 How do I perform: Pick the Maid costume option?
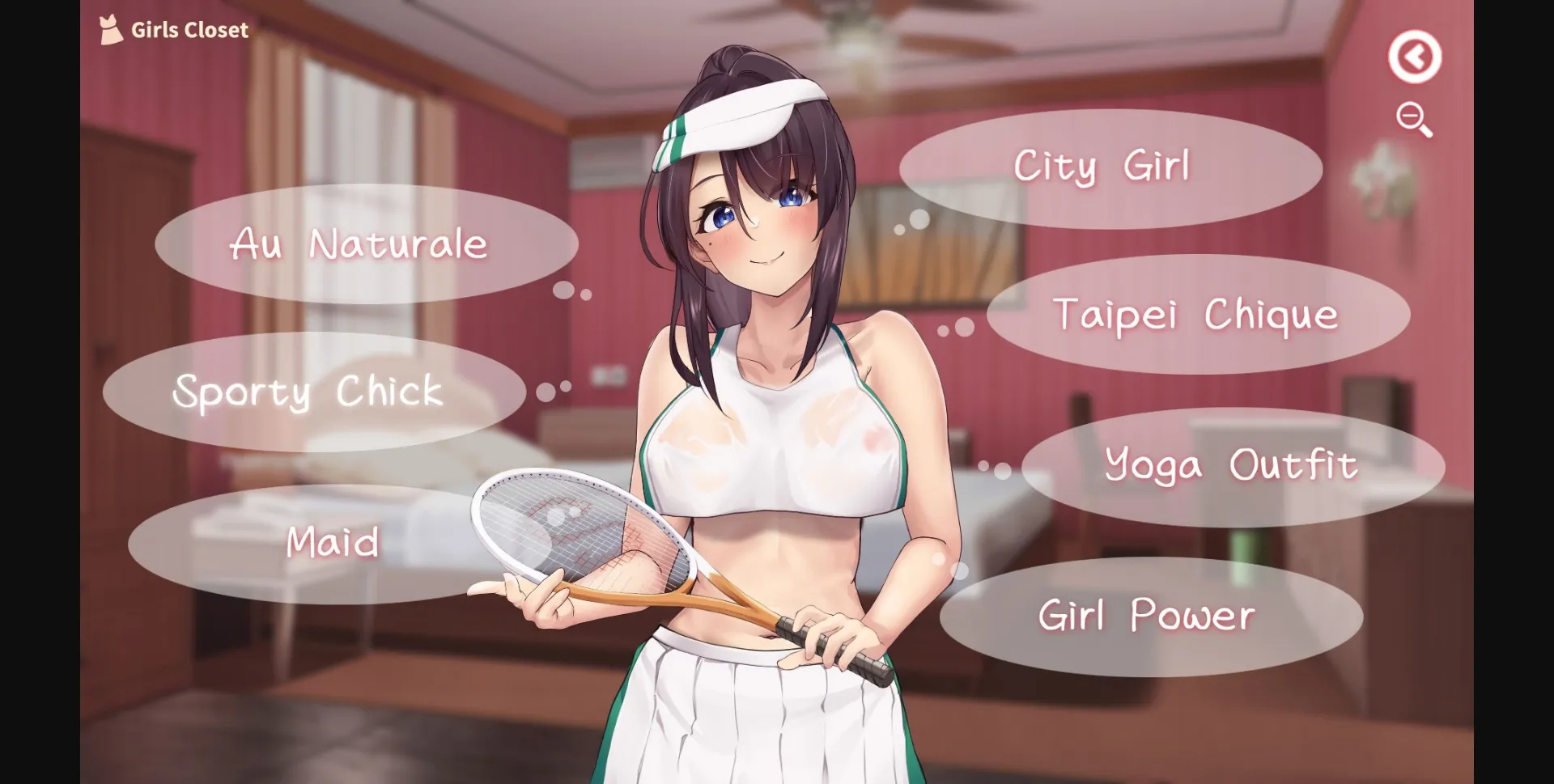pos(332,543)
